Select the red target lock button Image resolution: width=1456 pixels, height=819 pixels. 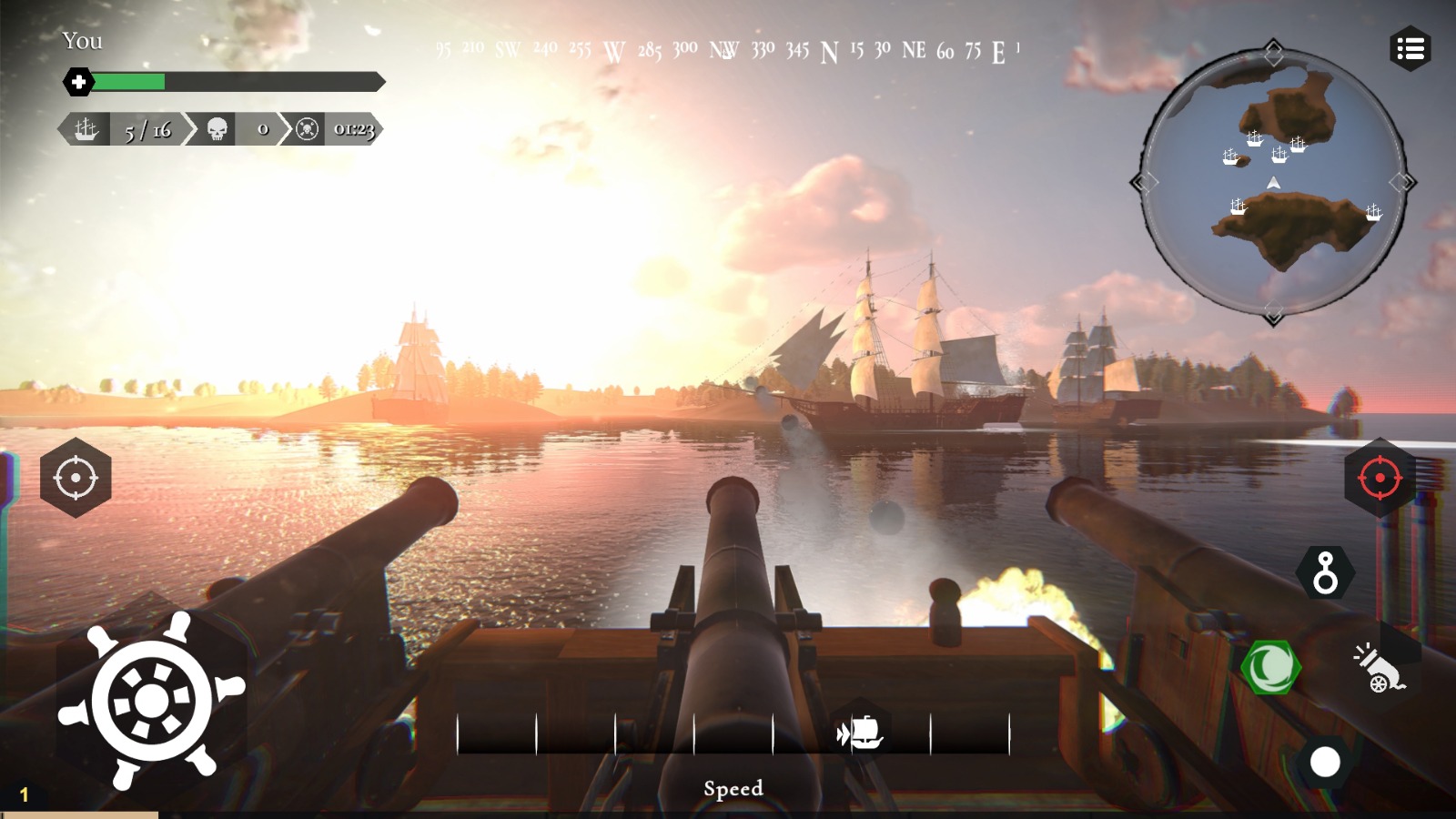1380,478
